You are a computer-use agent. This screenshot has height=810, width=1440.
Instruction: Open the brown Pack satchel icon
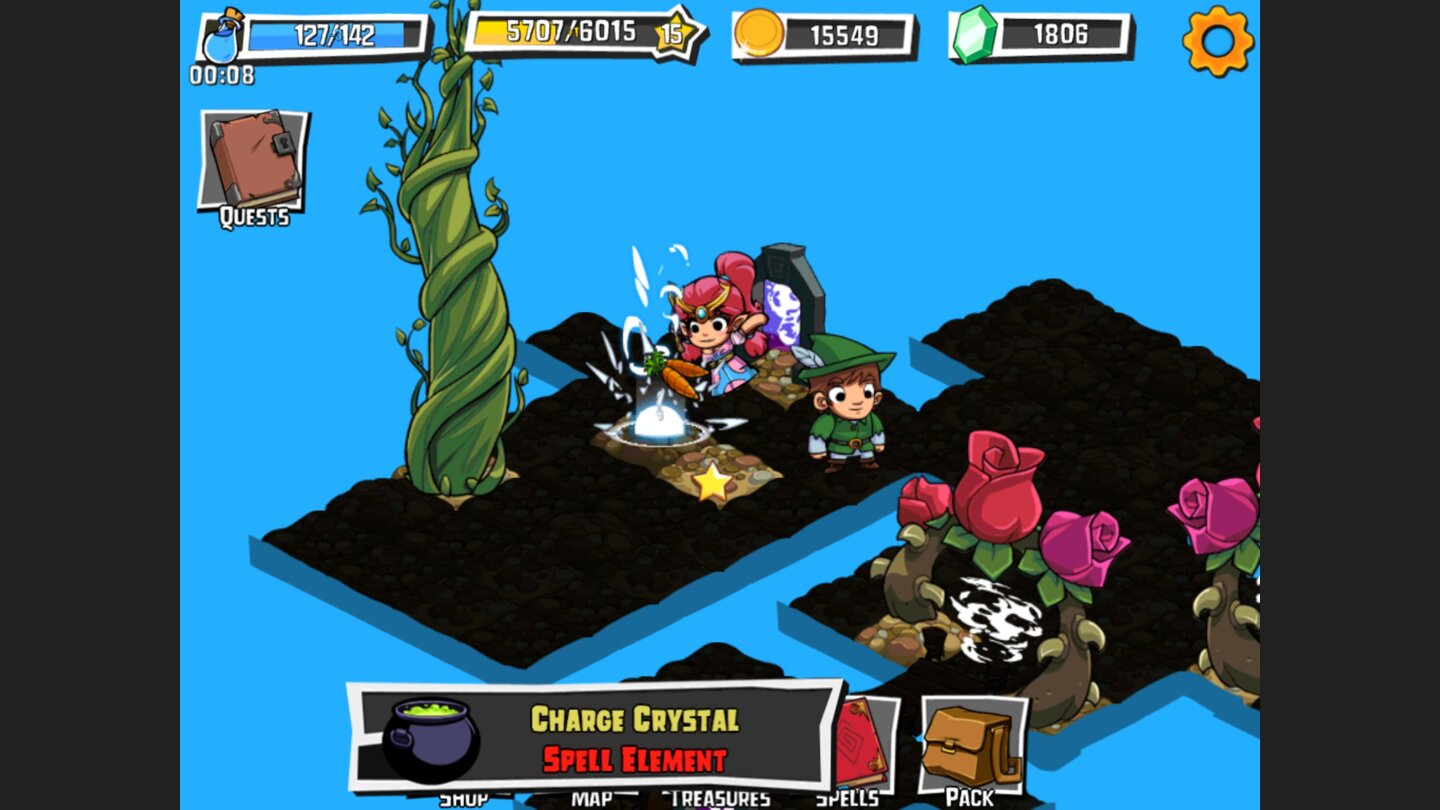(972, 740)
